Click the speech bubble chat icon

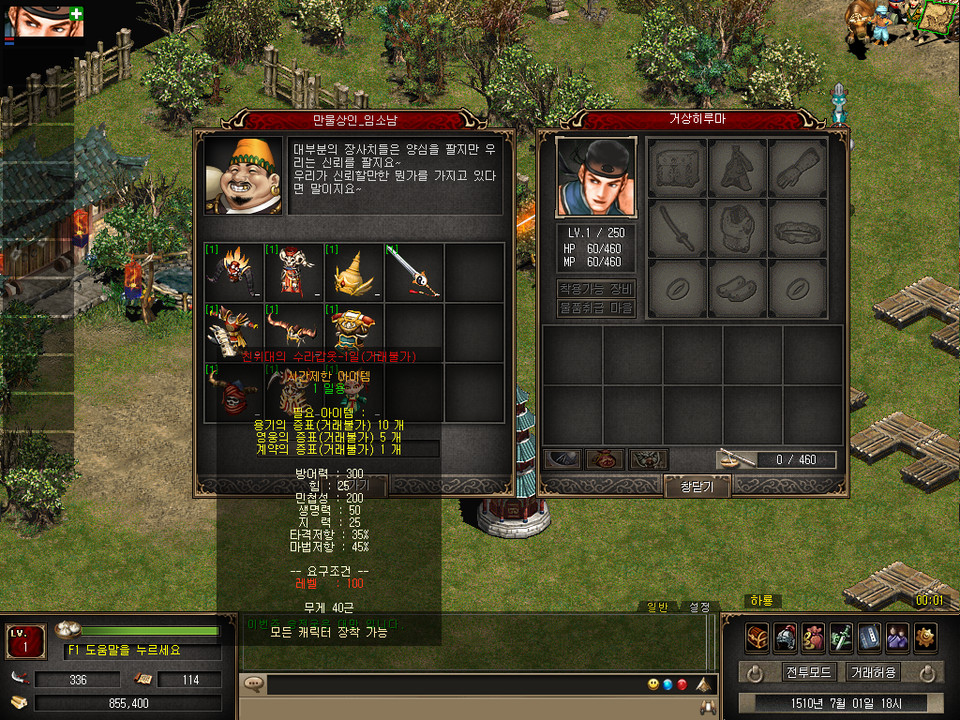(254, 685)
